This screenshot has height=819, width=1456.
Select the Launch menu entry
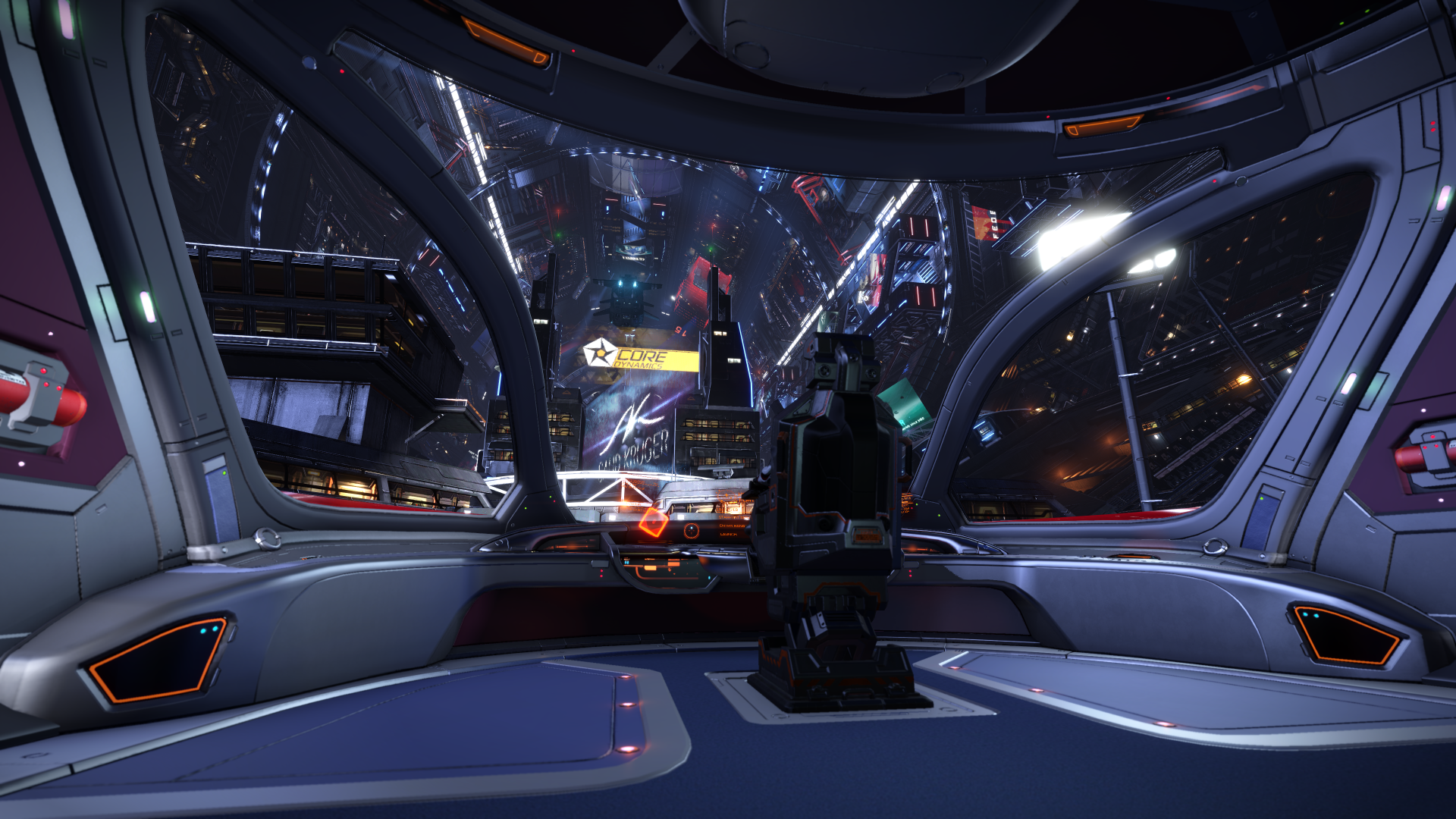click(729, 534)
